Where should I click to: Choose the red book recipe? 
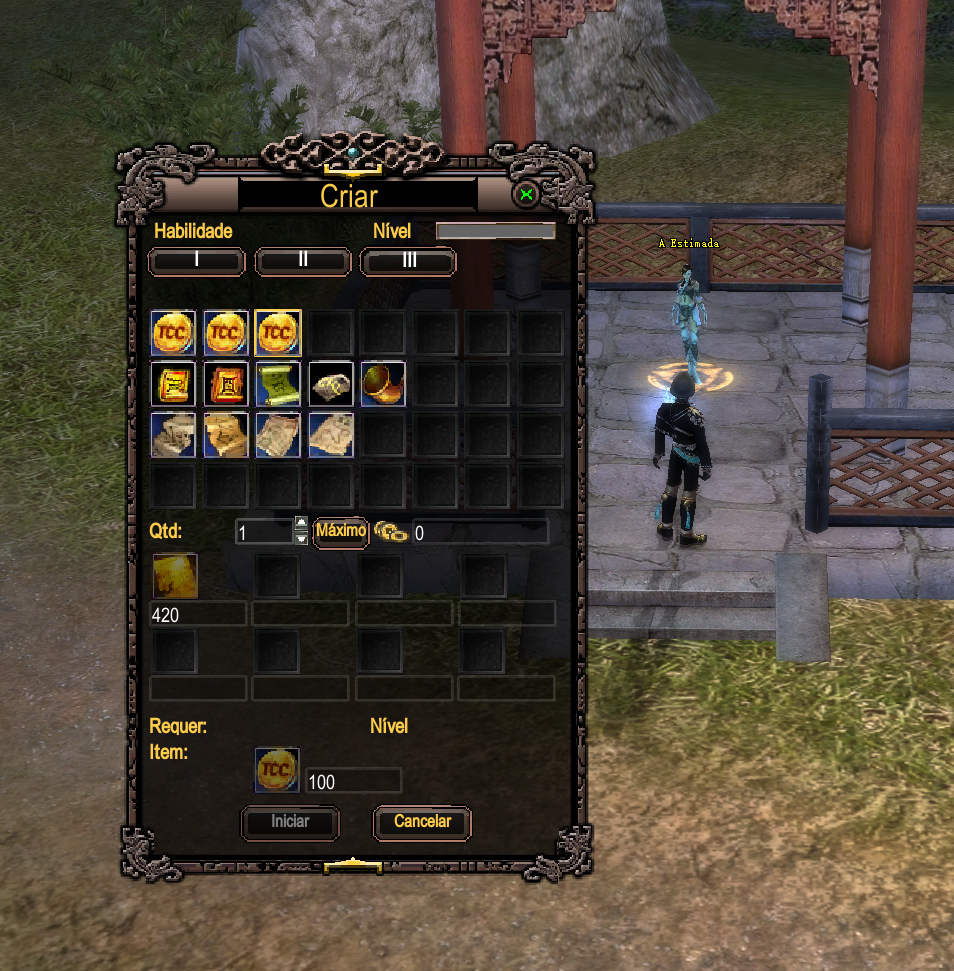click(x=226, y=384)
